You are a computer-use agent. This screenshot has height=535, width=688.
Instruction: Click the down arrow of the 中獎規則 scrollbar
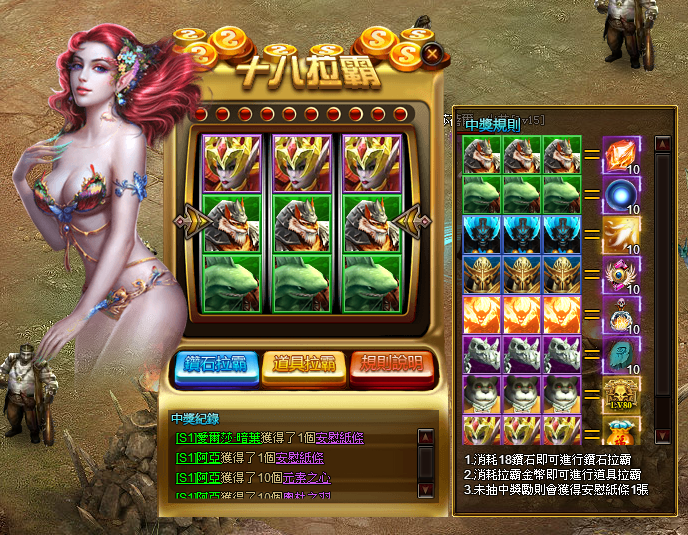(661, 436)
